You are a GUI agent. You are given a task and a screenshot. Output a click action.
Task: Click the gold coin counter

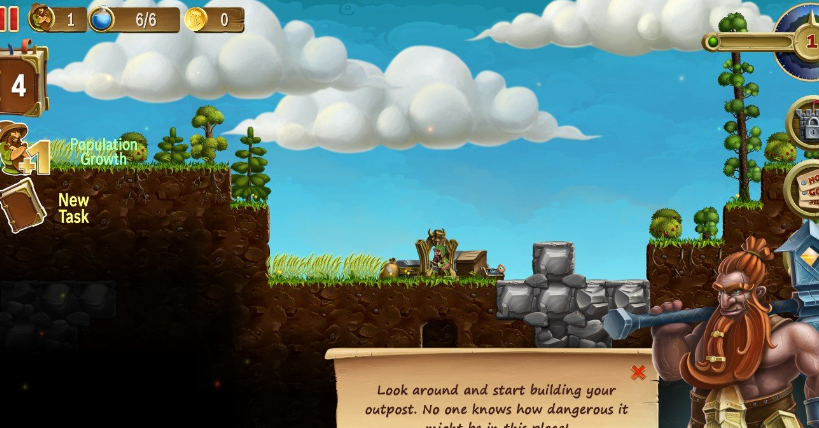(214, 19)
